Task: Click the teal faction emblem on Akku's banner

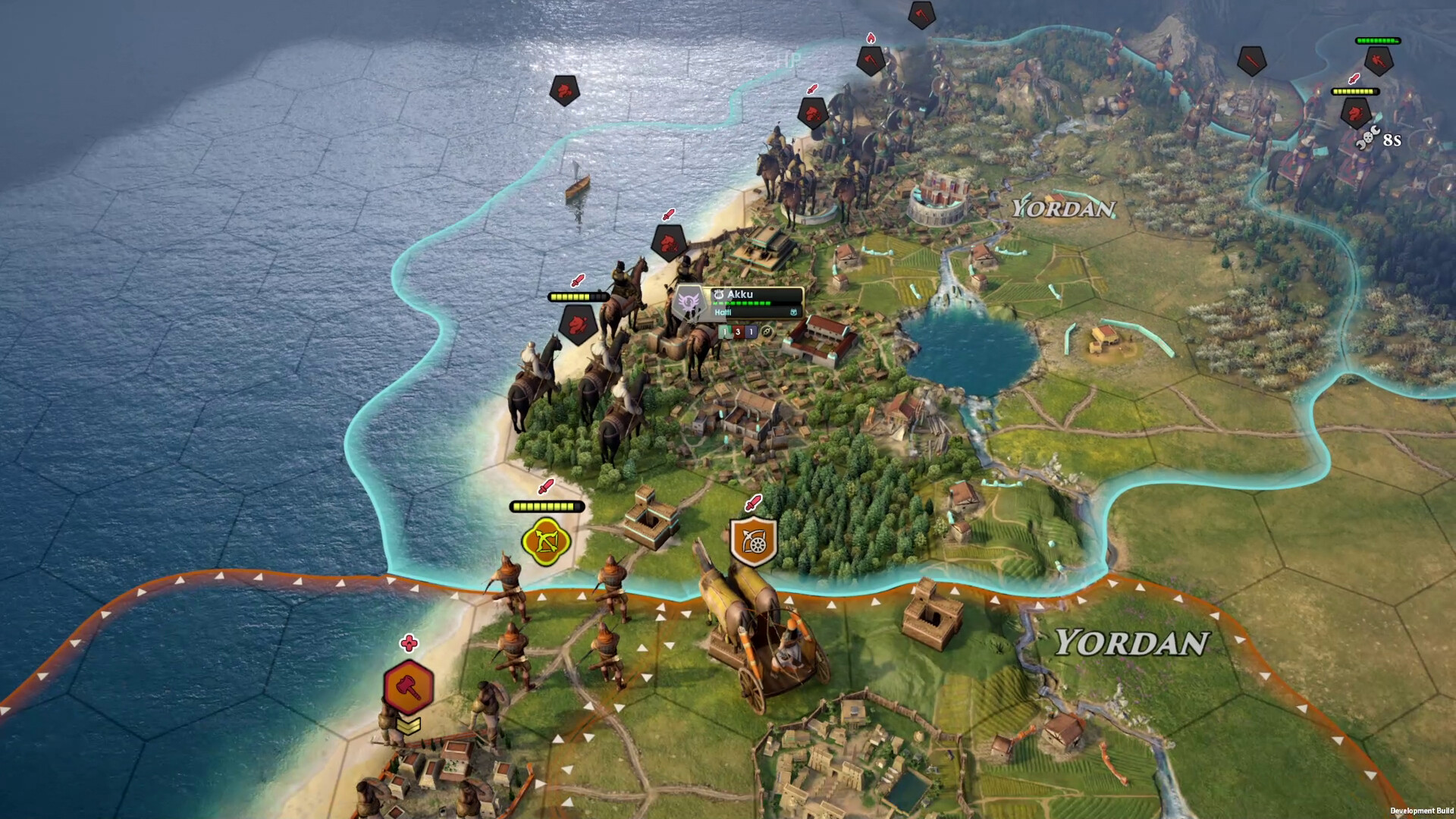Action: pos(794,313)
